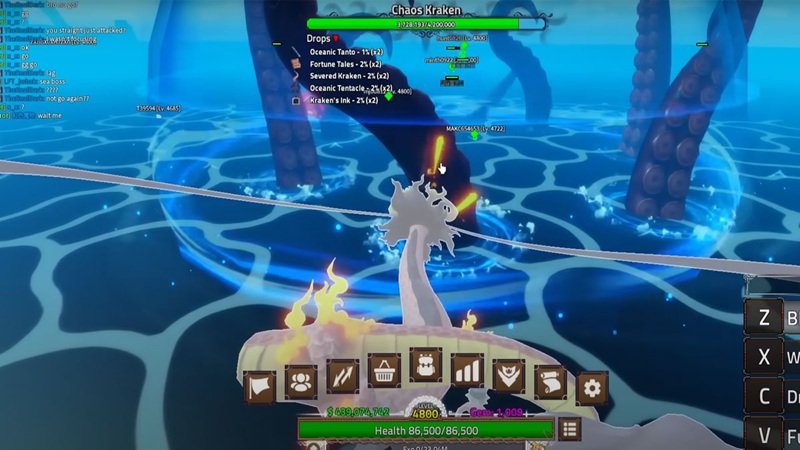
Task: Open the gear settings menu
Action: [591, 386]
